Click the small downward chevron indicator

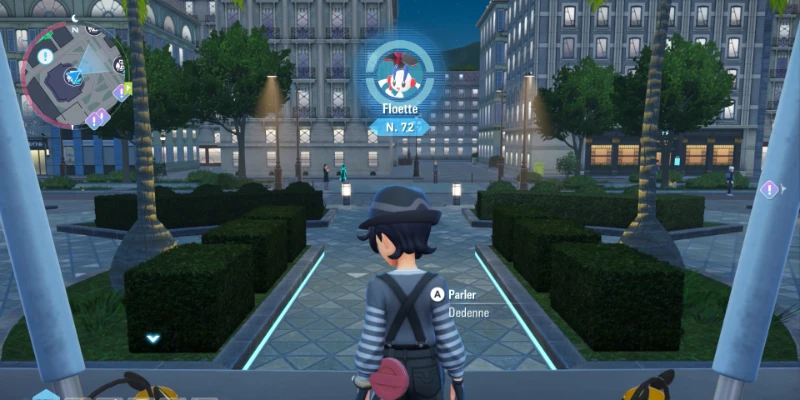[153, 338]
